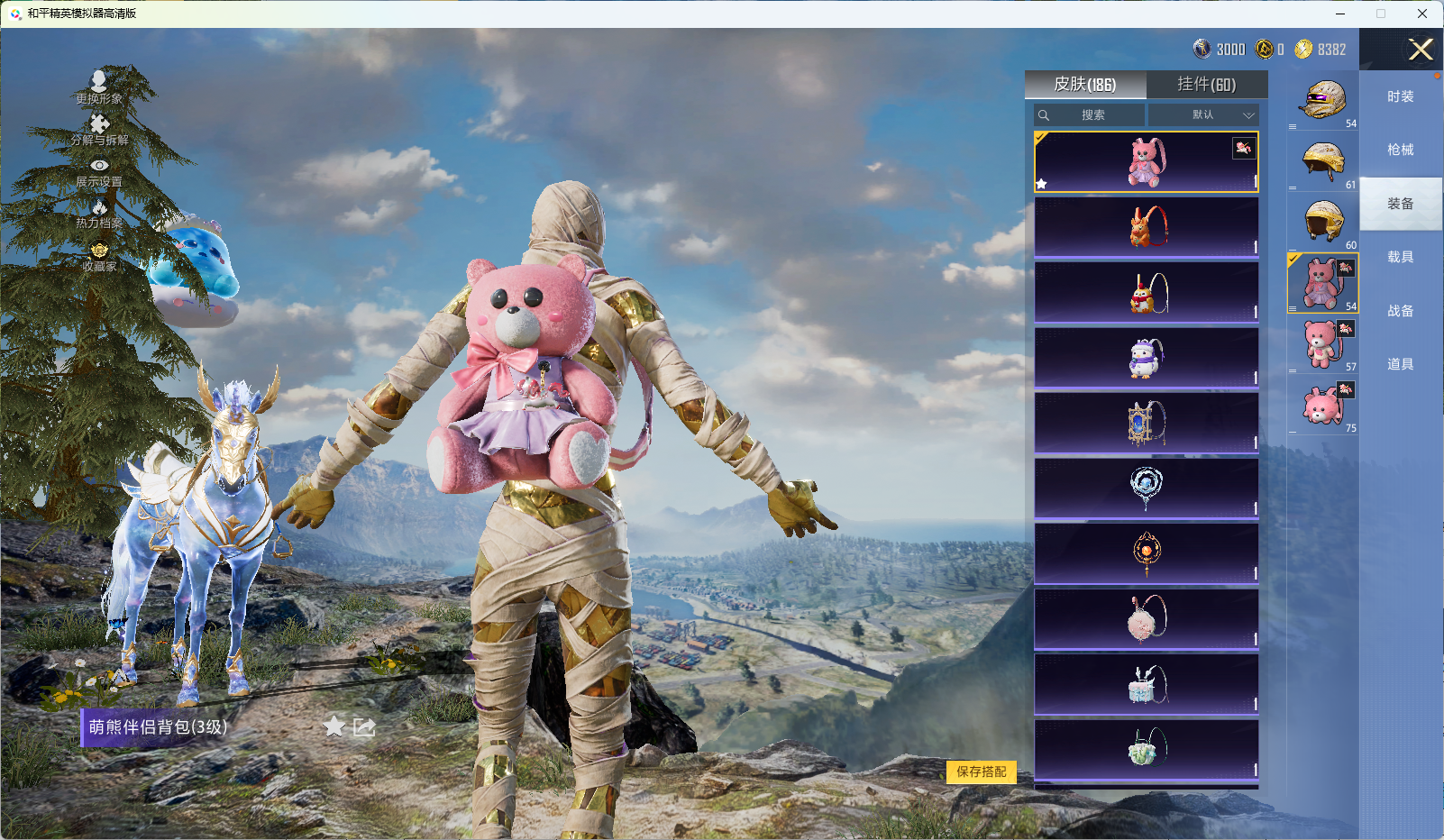This screenshot has height=840, width=1444.
Task: Open 更换形象 to change character
Action: tap(99, 87)
